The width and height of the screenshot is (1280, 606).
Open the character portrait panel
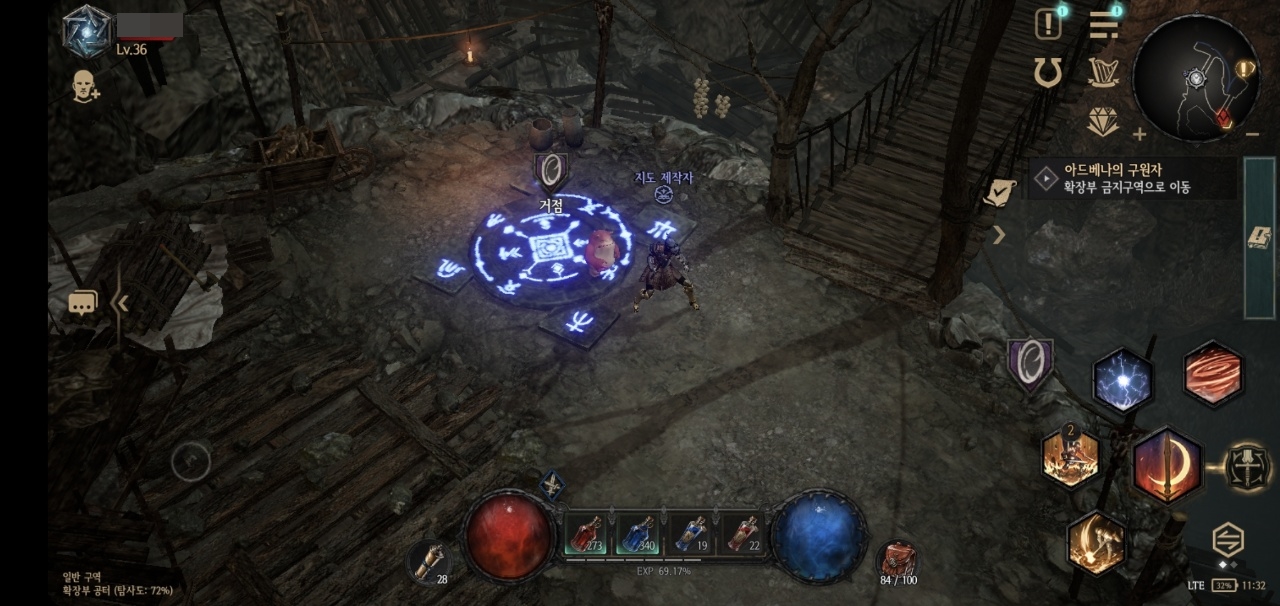pyautogui.click(x=87, y=30)
